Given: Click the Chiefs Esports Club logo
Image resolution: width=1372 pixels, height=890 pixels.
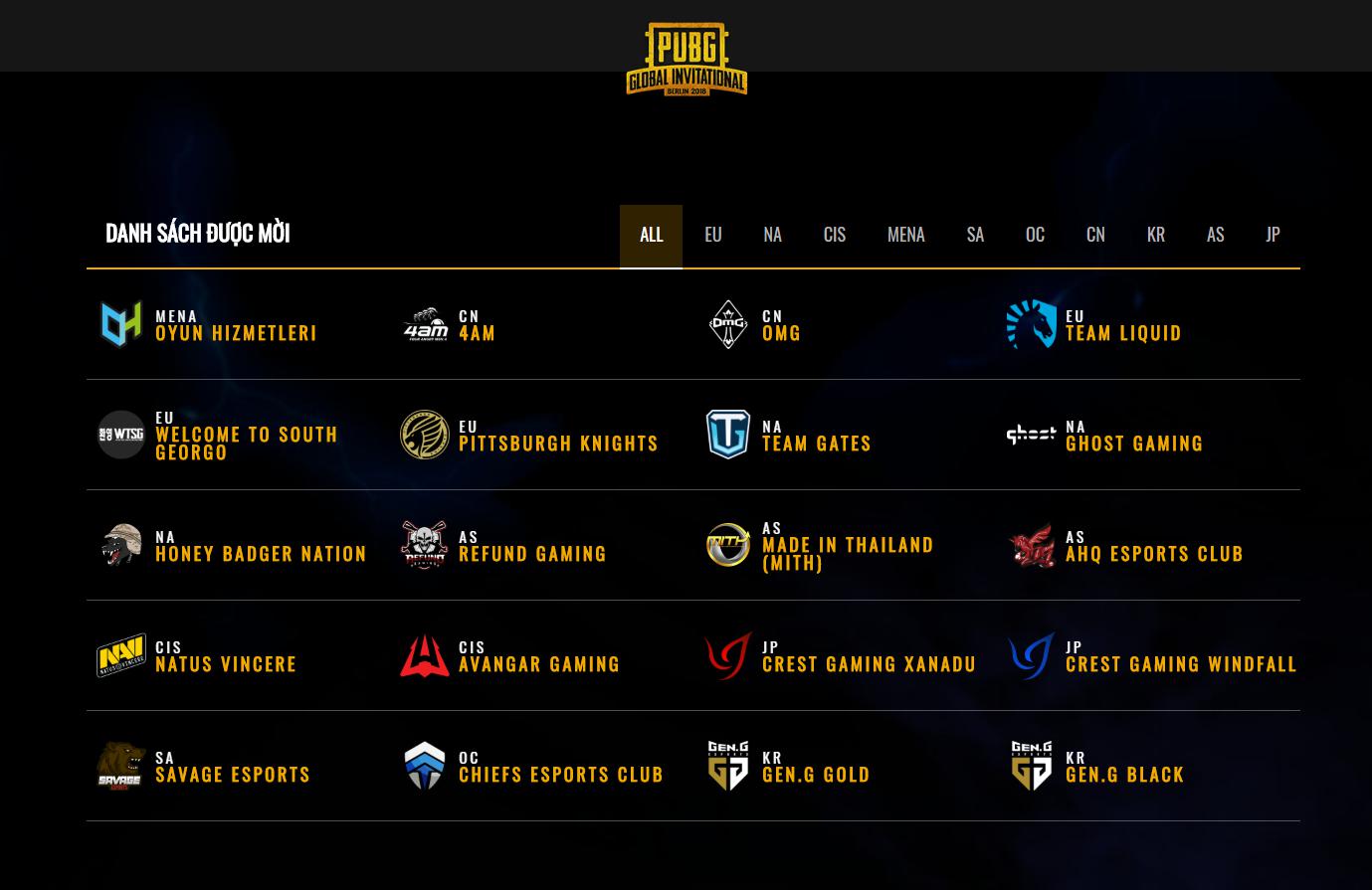Looking at the screenshot, I should point(425,766).
